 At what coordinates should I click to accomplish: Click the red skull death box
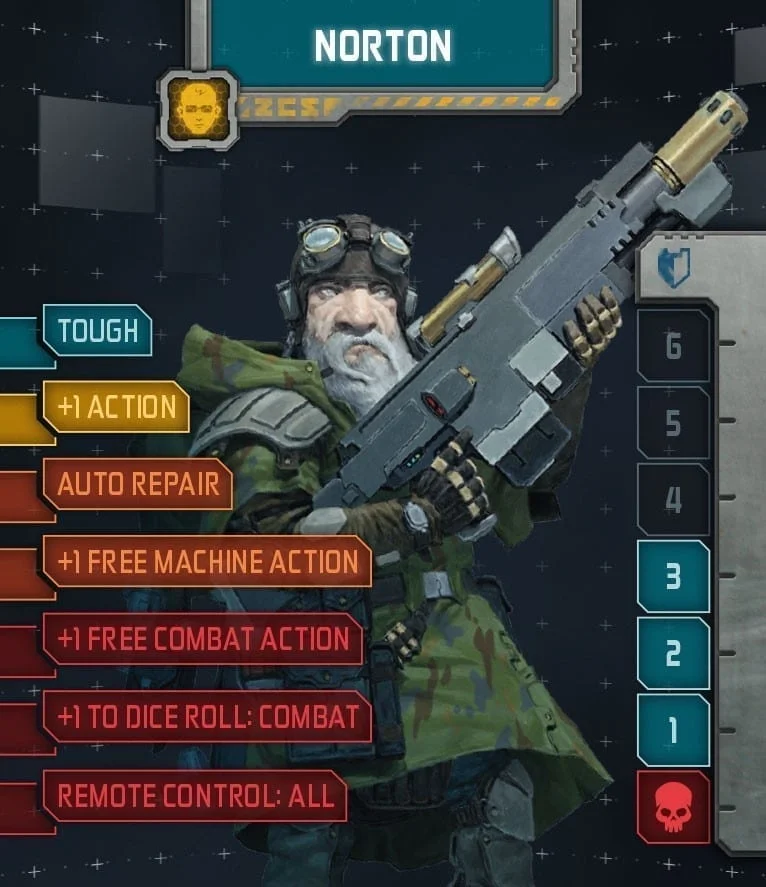(673, 807)
